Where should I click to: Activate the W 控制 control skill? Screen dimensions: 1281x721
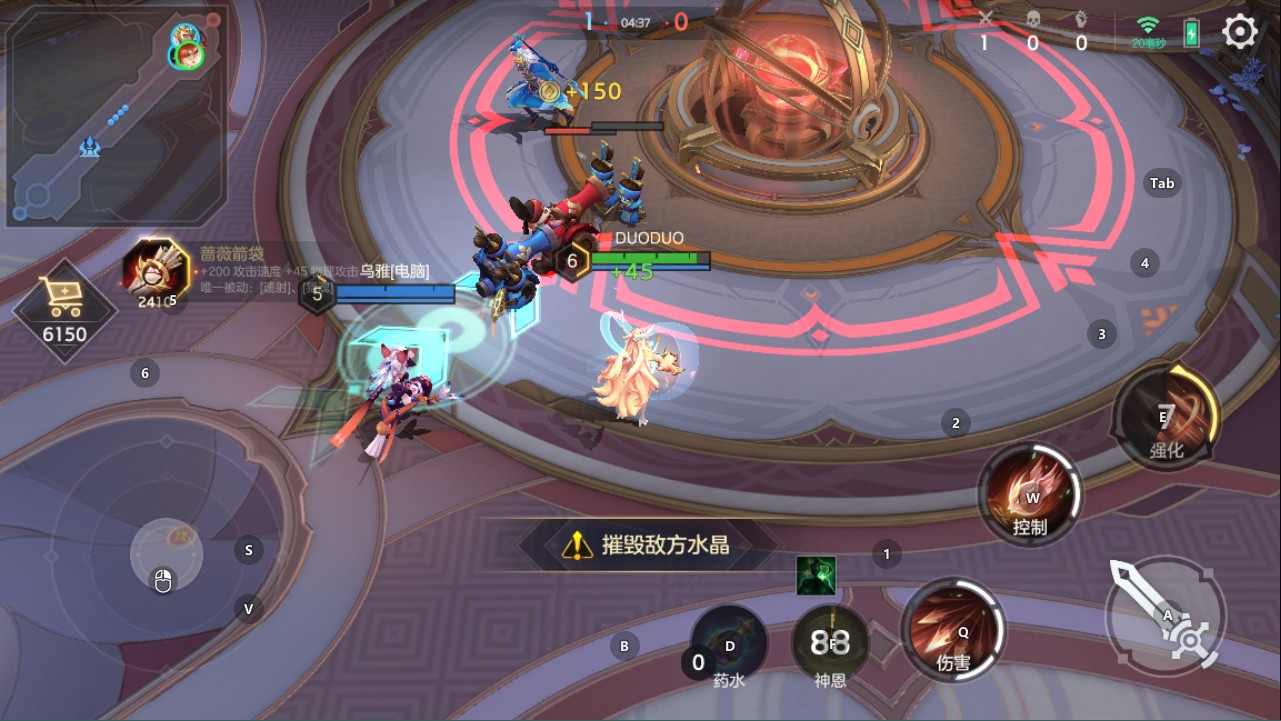[x=1030, y=494]
